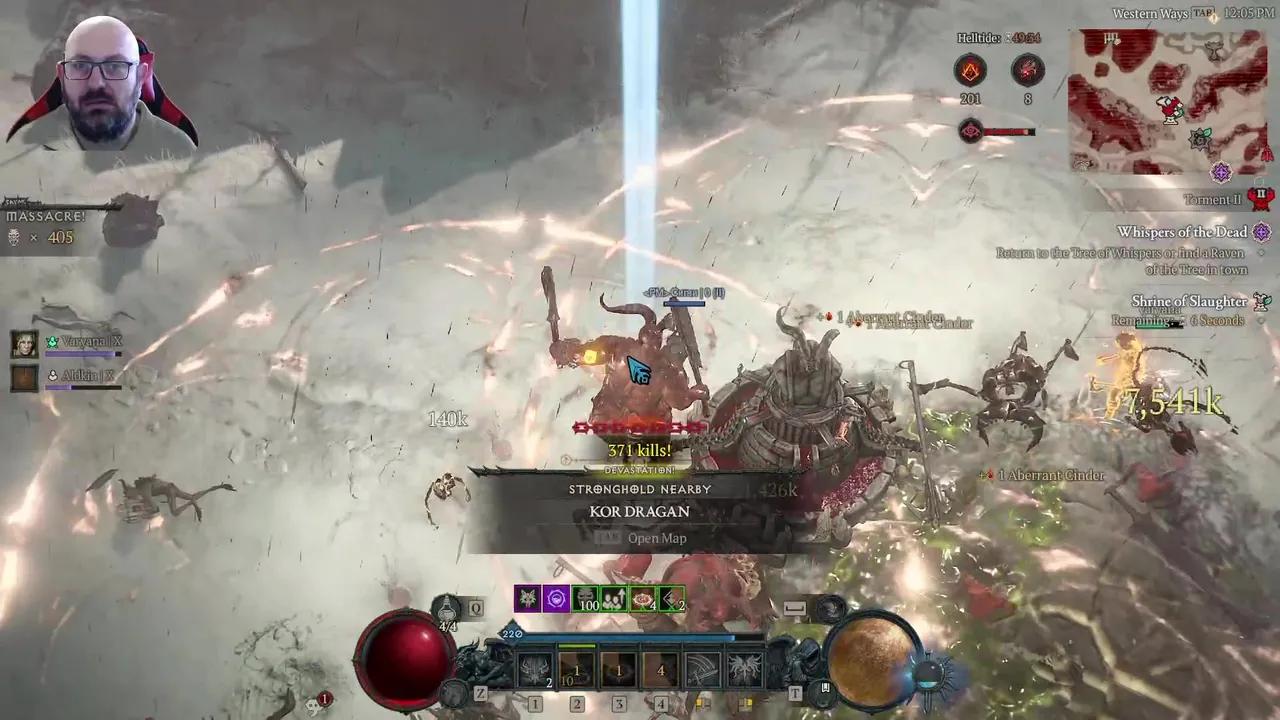Viewport: 1280px width, 720px height.
Task: Click the purple wolf-head buff icon
Action: [x=528, y=599]
